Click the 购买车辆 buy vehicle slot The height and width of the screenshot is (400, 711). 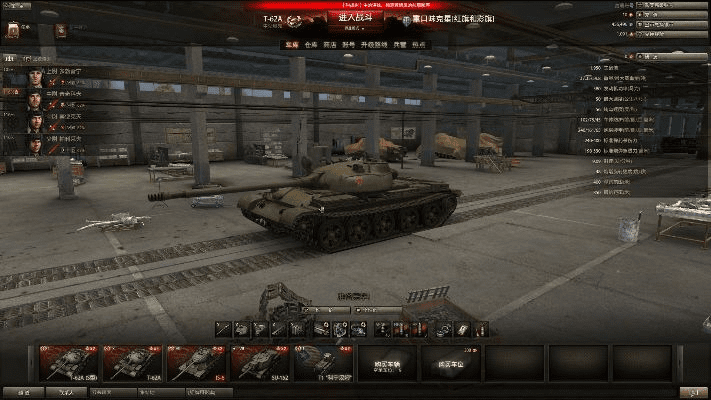click(388, 363)
